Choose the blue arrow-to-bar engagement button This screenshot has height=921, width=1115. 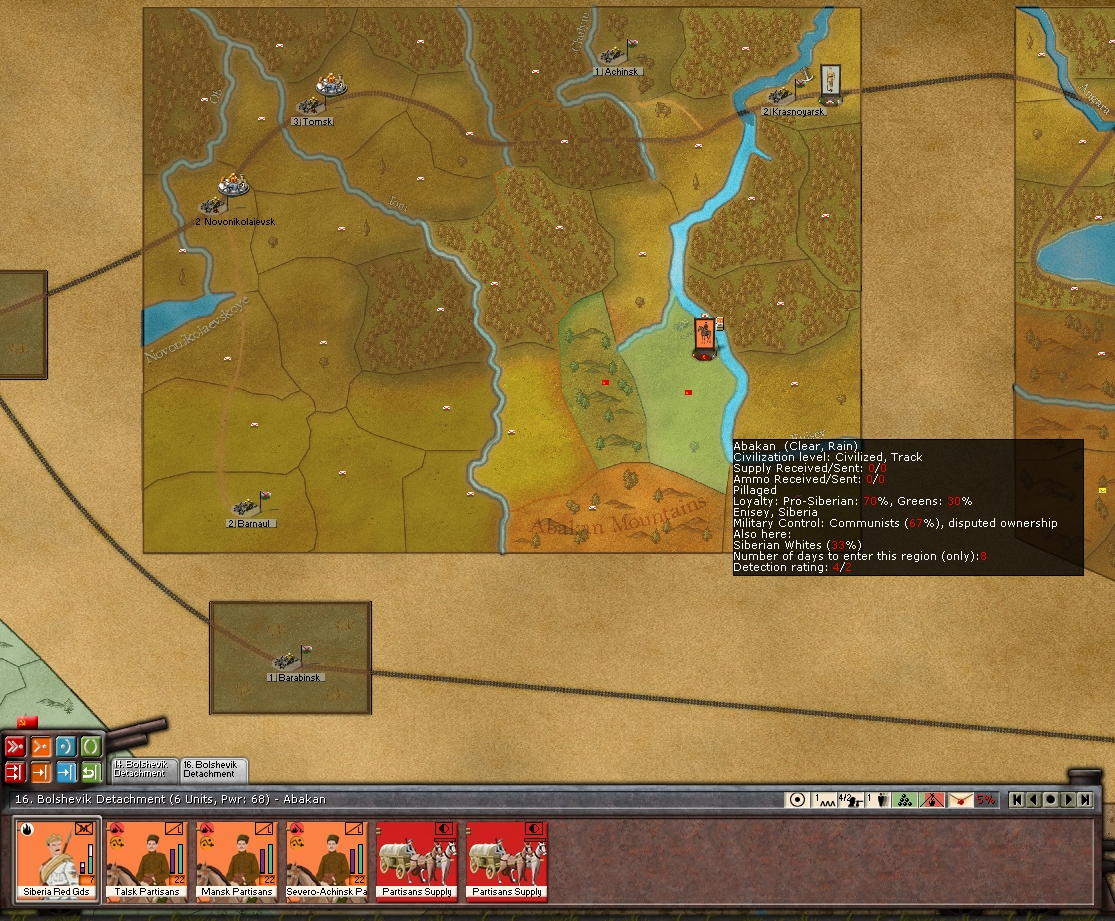coord(66,772)
